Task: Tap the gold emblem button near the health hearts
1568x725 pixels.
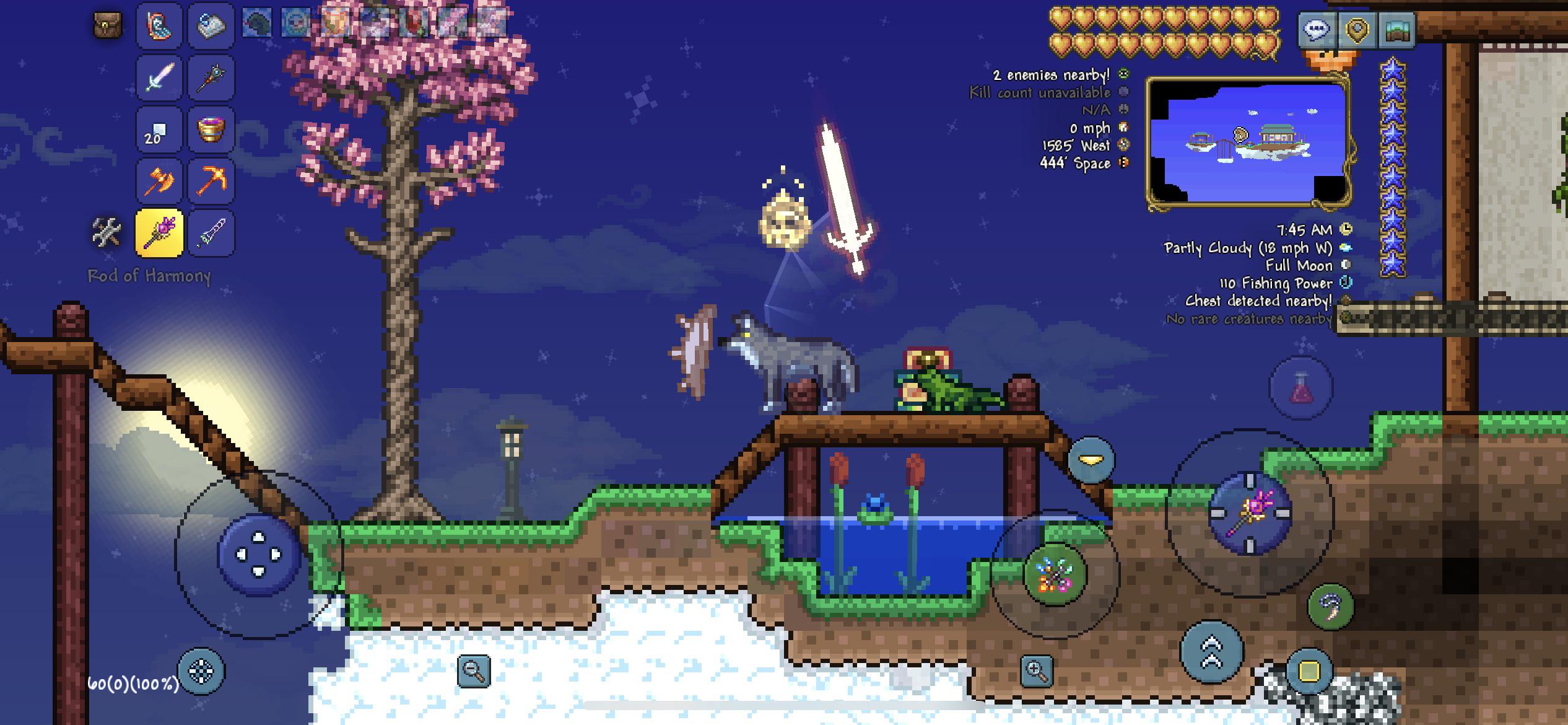Action: (1356, 28)
